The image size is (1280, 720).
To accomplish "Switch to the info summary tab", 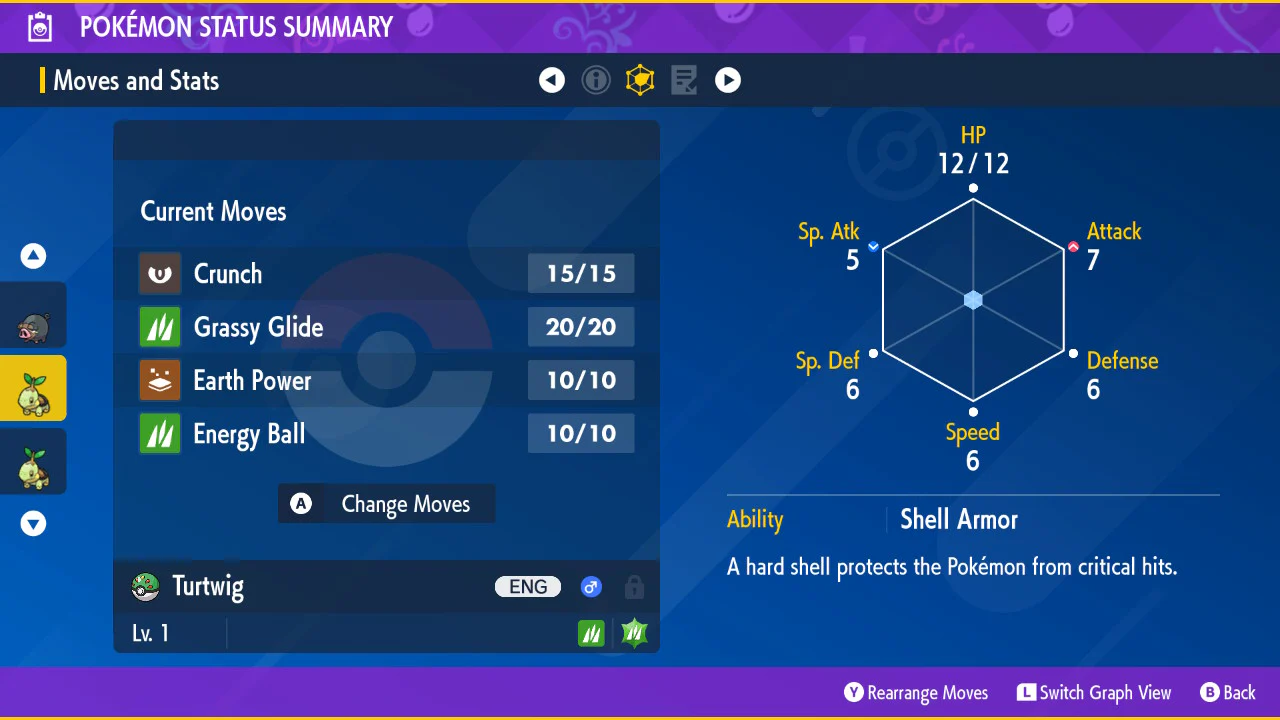I will pyautogui.click(x=596, y=80).
